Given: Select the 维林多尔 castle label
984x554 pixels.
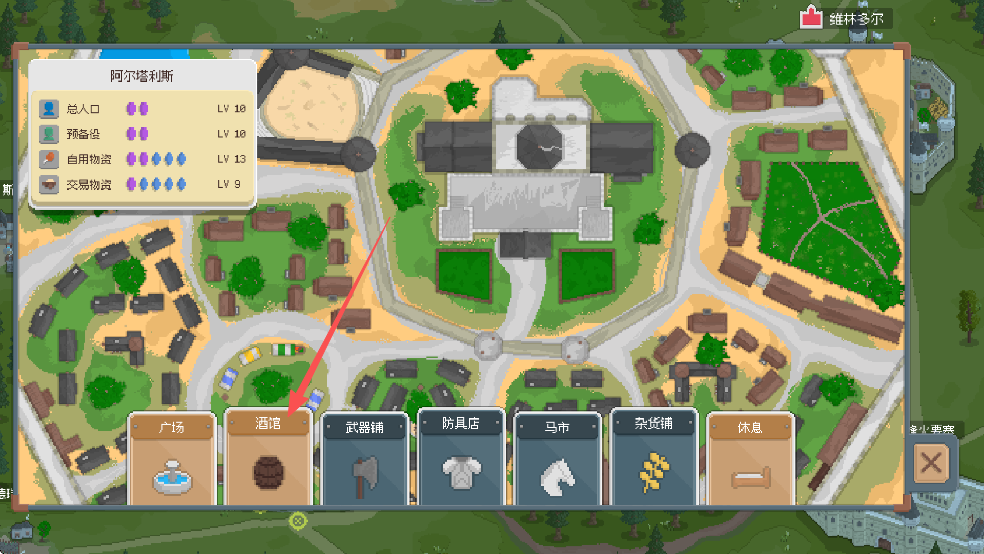Looking at the screenshot, I should [x=846, y=18].
